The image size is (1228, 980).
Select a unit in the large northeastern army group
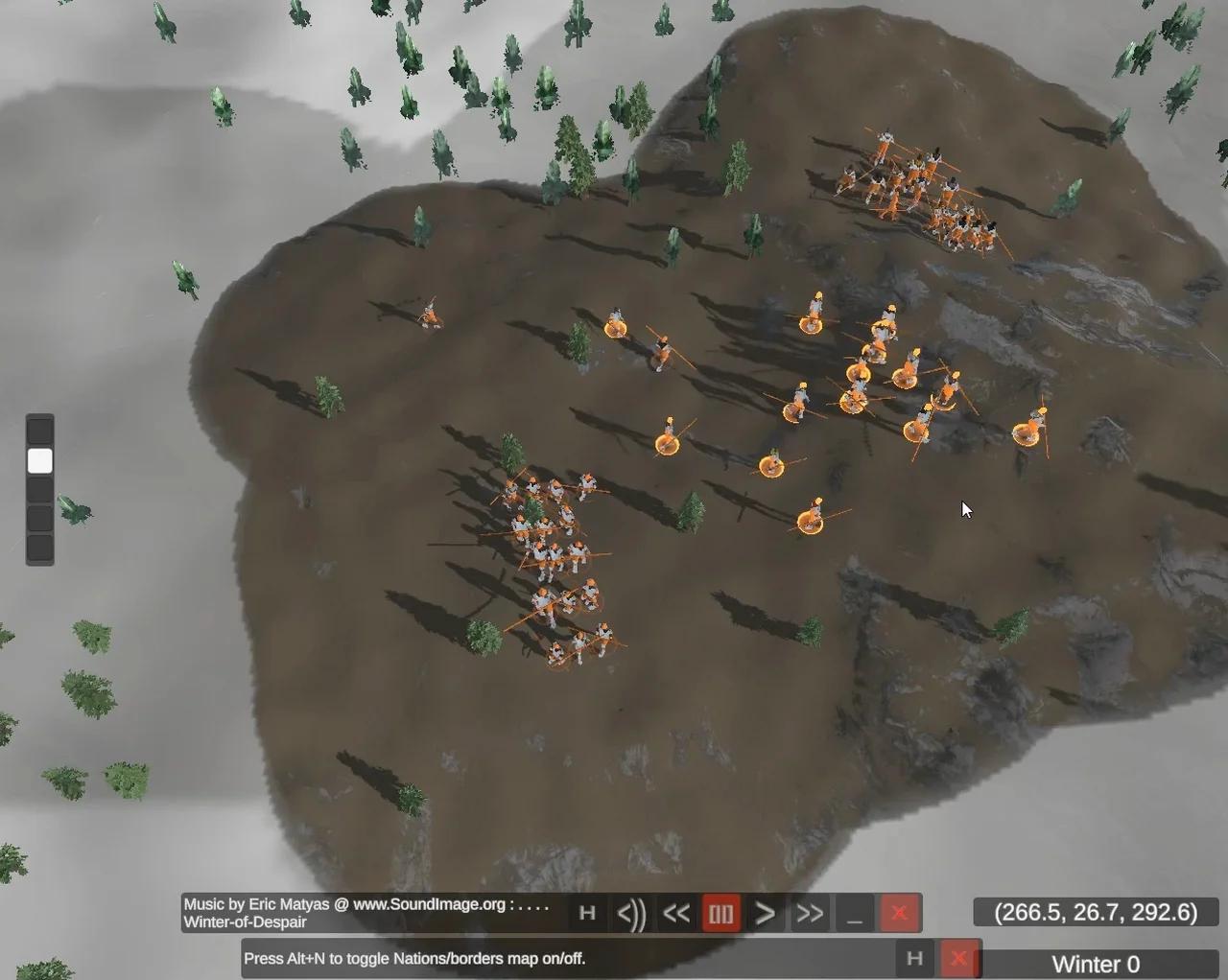point(911,182)
